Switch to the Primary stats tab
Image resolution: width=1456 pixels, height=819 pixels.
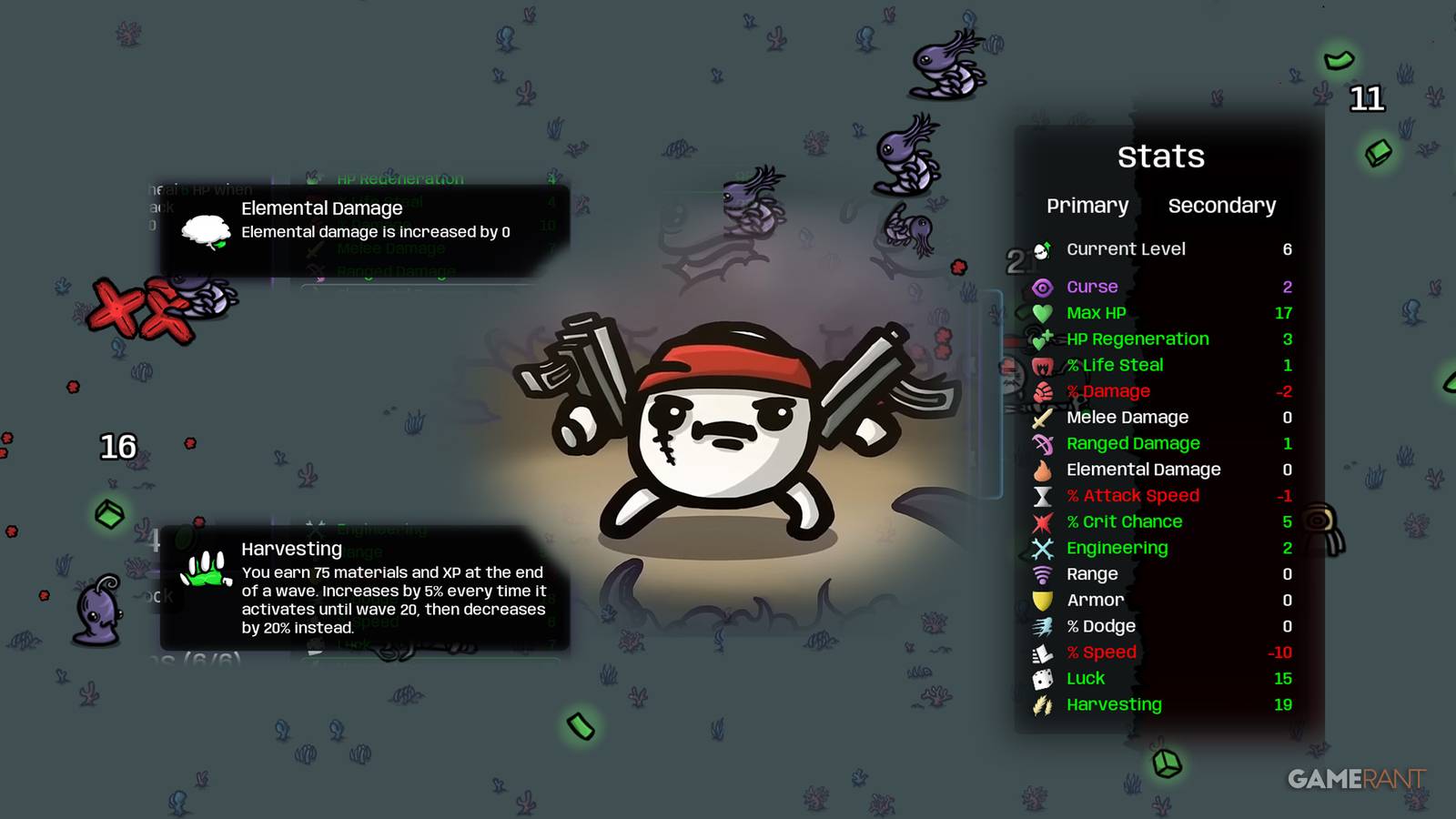coord(1088,206)
